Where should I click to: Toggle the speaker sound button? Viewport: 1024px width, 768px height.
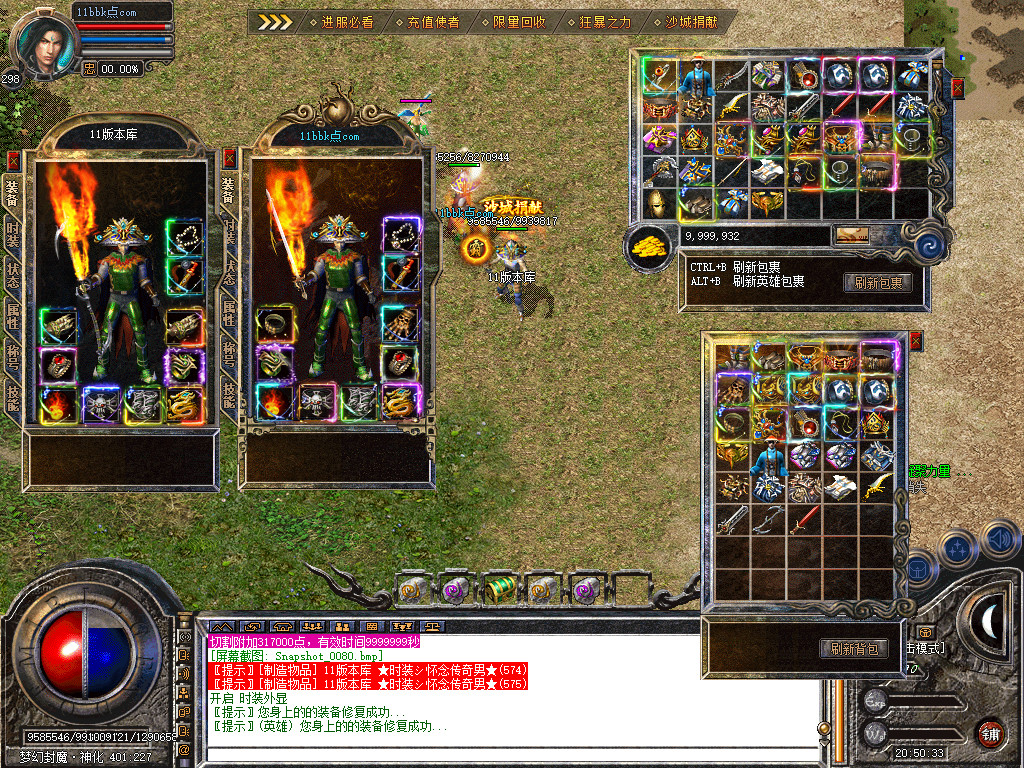click(999, 540)
